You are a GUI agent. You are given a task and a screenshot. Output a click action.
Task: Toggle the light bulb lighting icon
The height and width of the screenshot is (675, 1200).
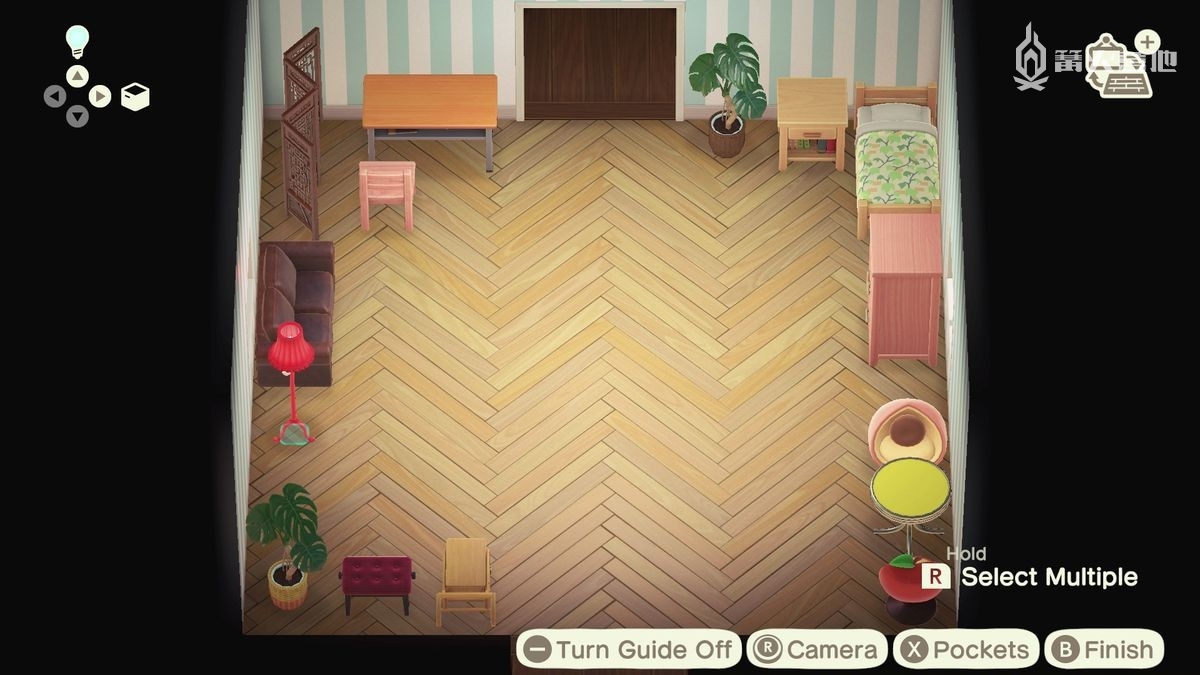coord(77,41)
